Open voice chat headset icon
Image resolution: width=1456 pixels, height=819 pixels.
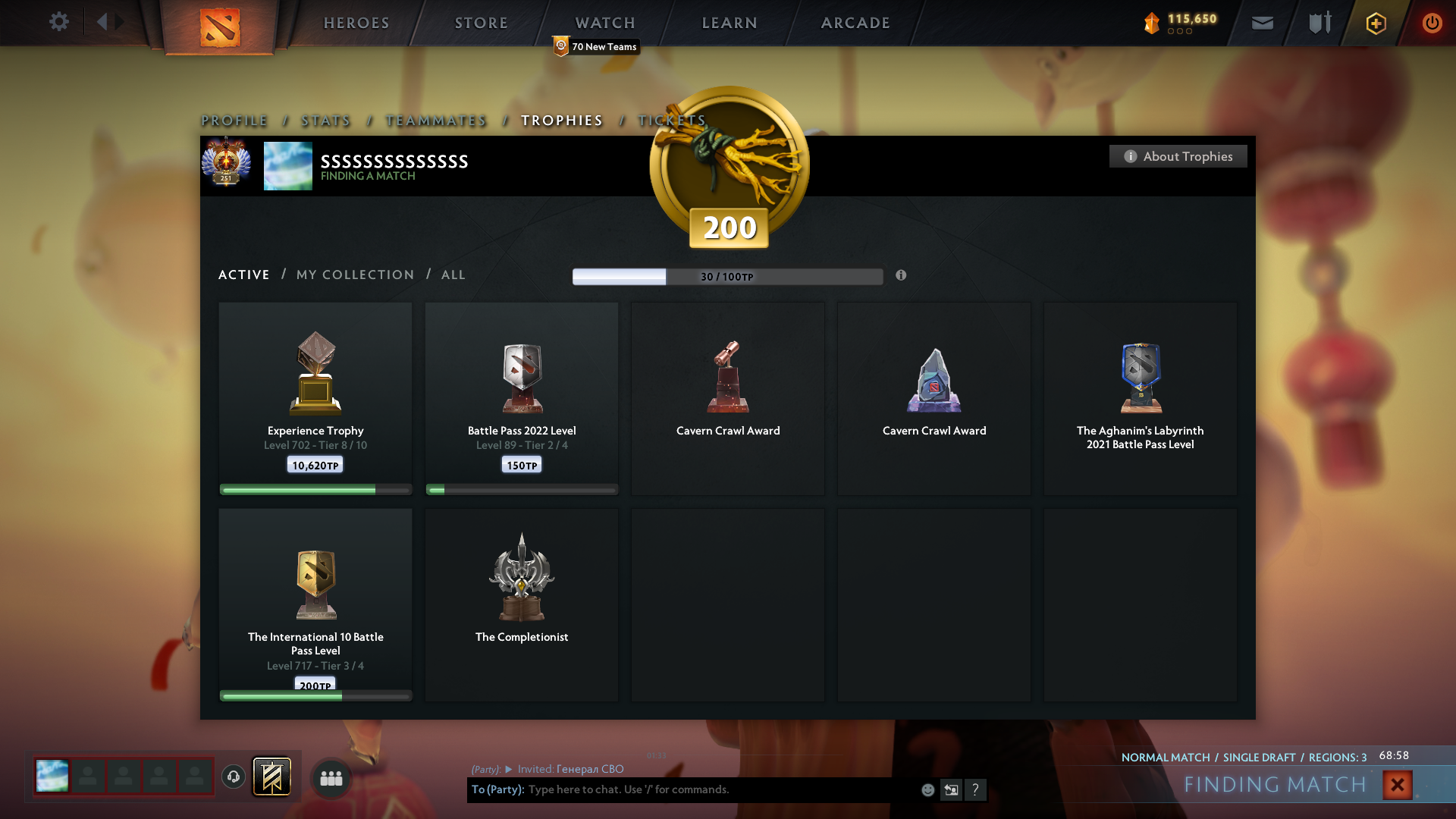coord(233,778)
